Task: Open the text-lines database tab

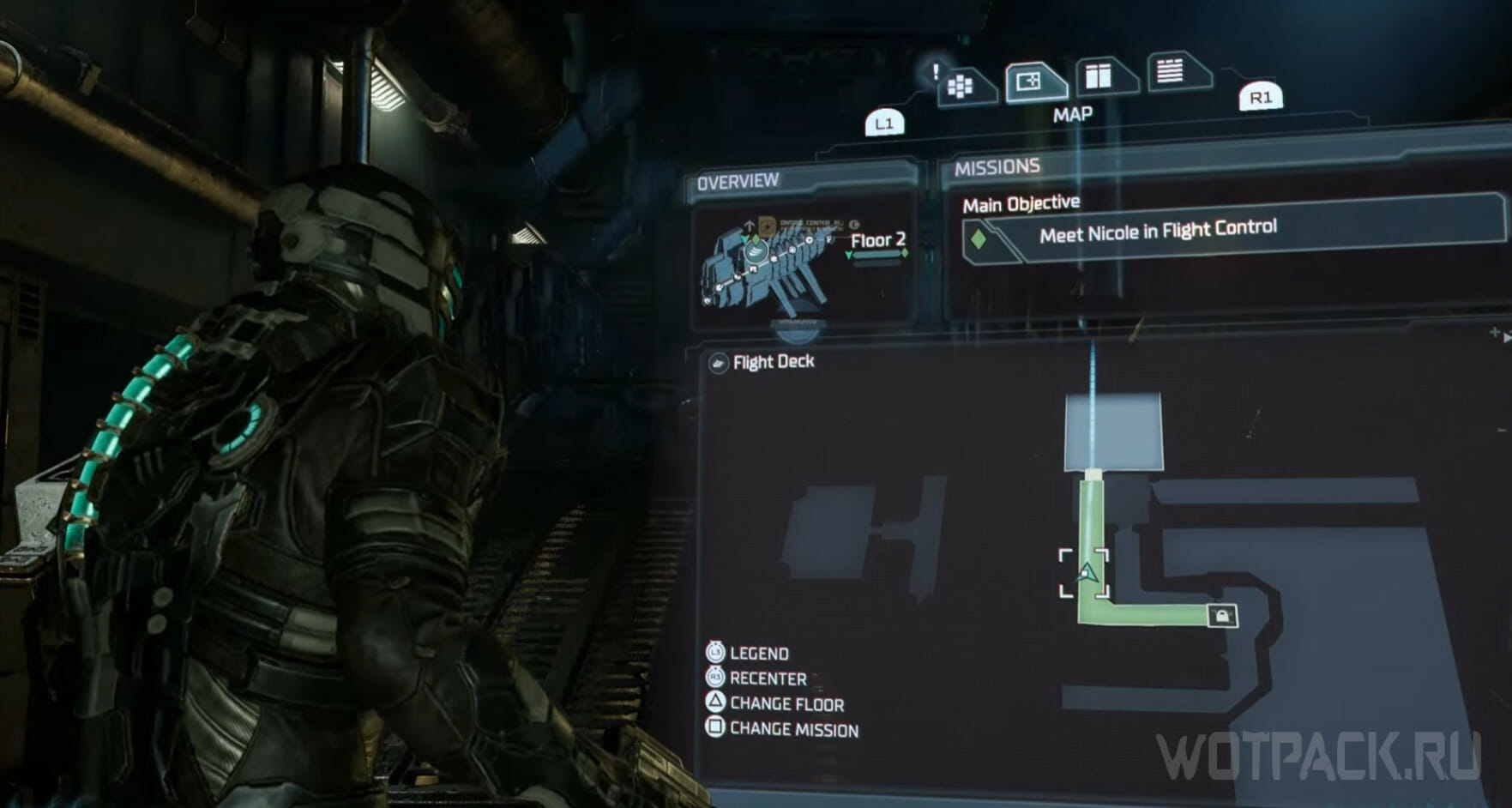Action: 1172,70
